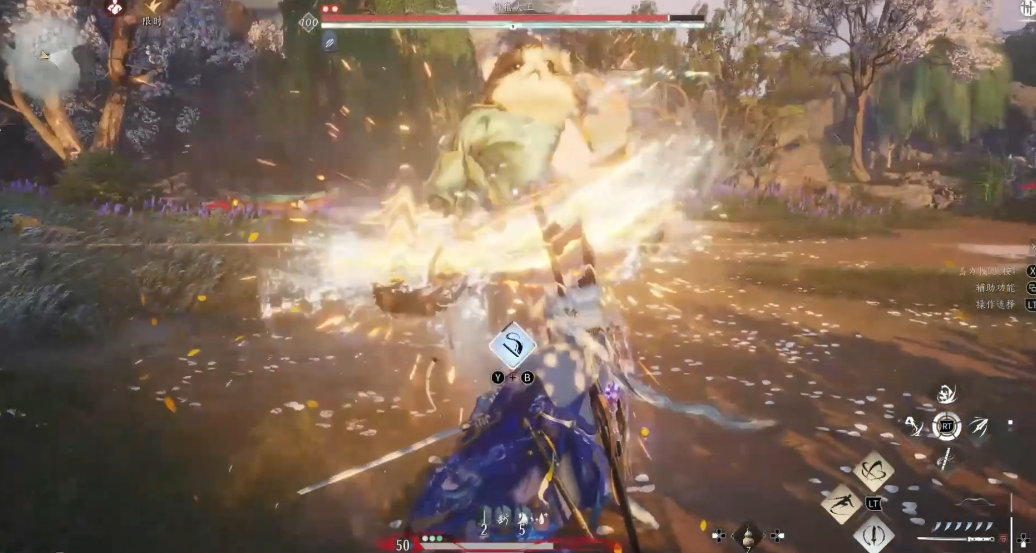The image size is (1036, 553).
Task: Choose the vertical blade ability icon
Action: (945, 460)
